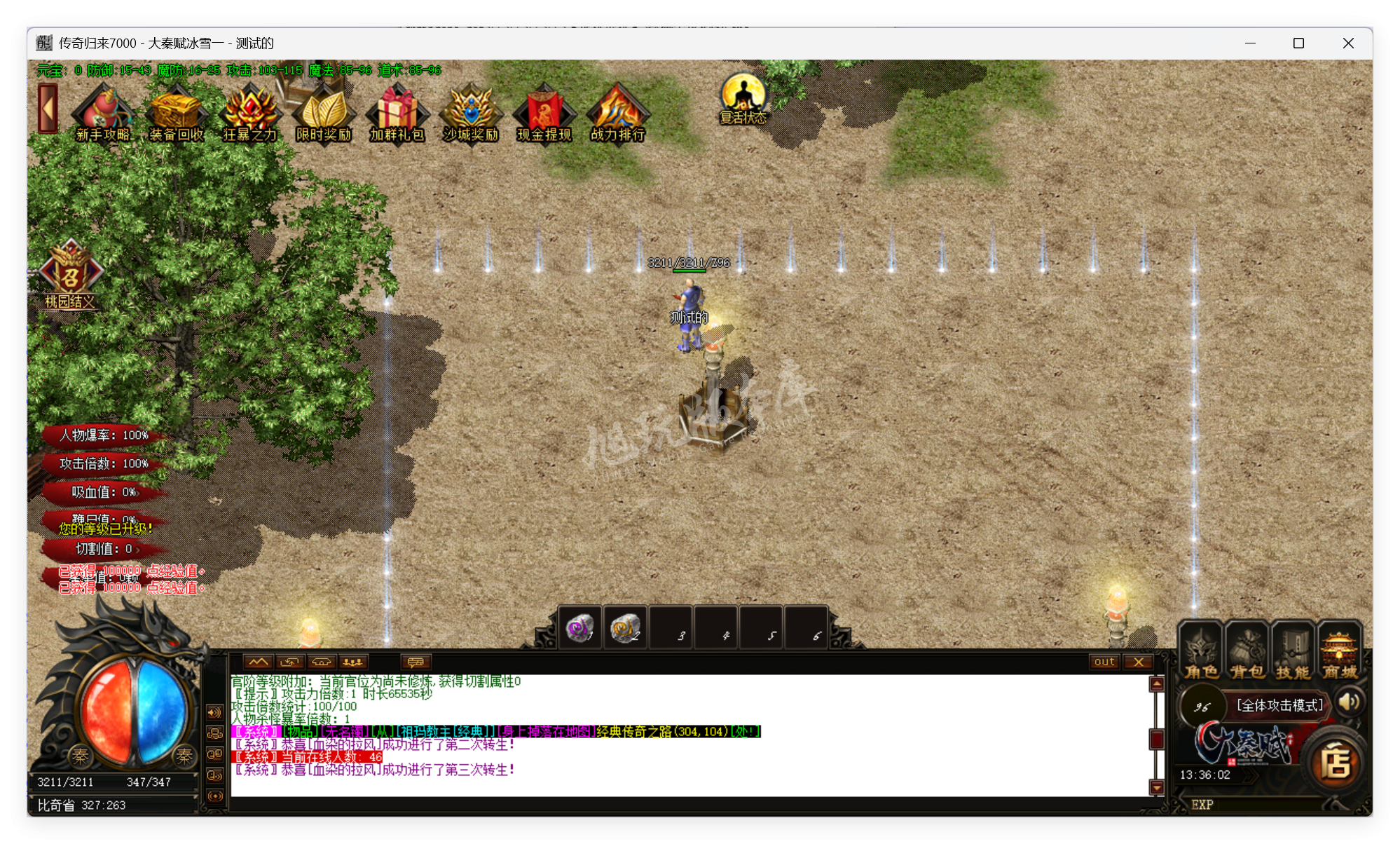Open the 限时奖励 limited-time rewards
Viewport: 1400px width, 844px height.
coord(324,112)
